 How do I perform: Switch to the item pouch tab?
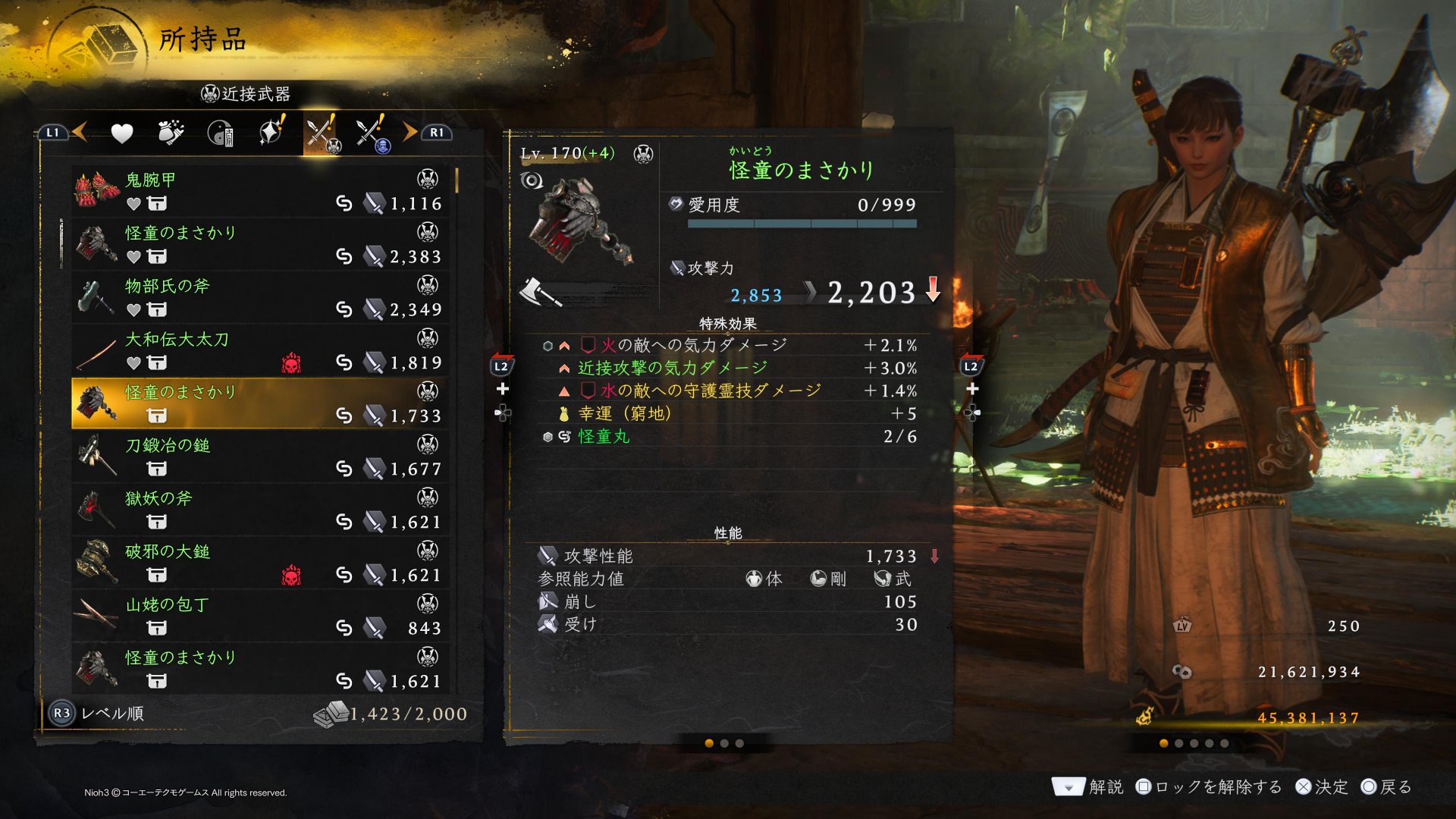pos(171,133)
